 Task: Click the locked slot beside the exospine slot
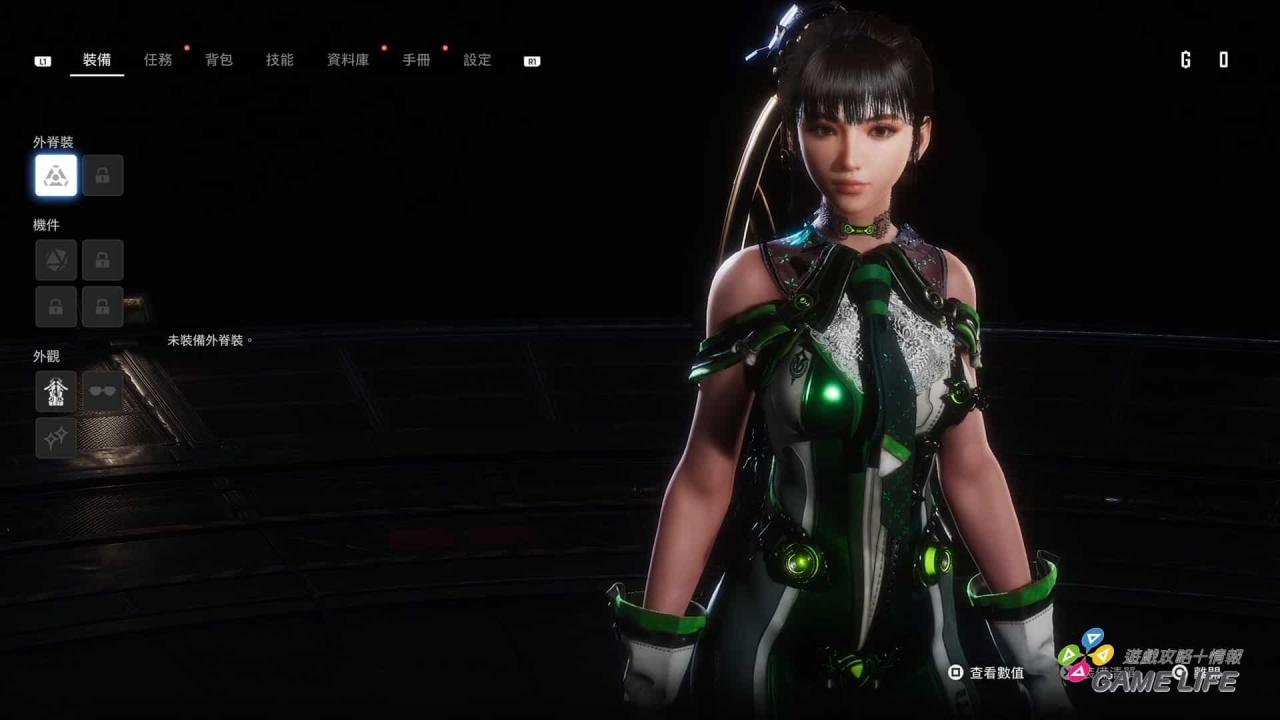(x=103, y=176)
